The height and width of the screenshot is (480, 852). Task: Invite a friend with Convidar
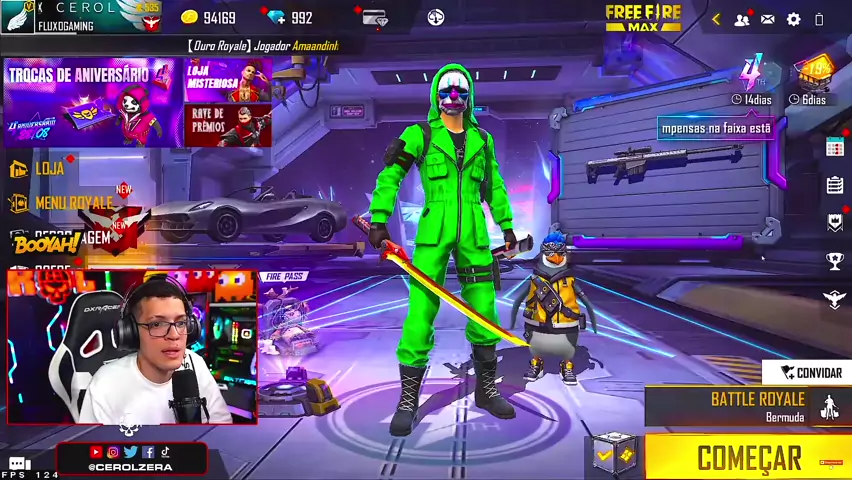point(810,372)
